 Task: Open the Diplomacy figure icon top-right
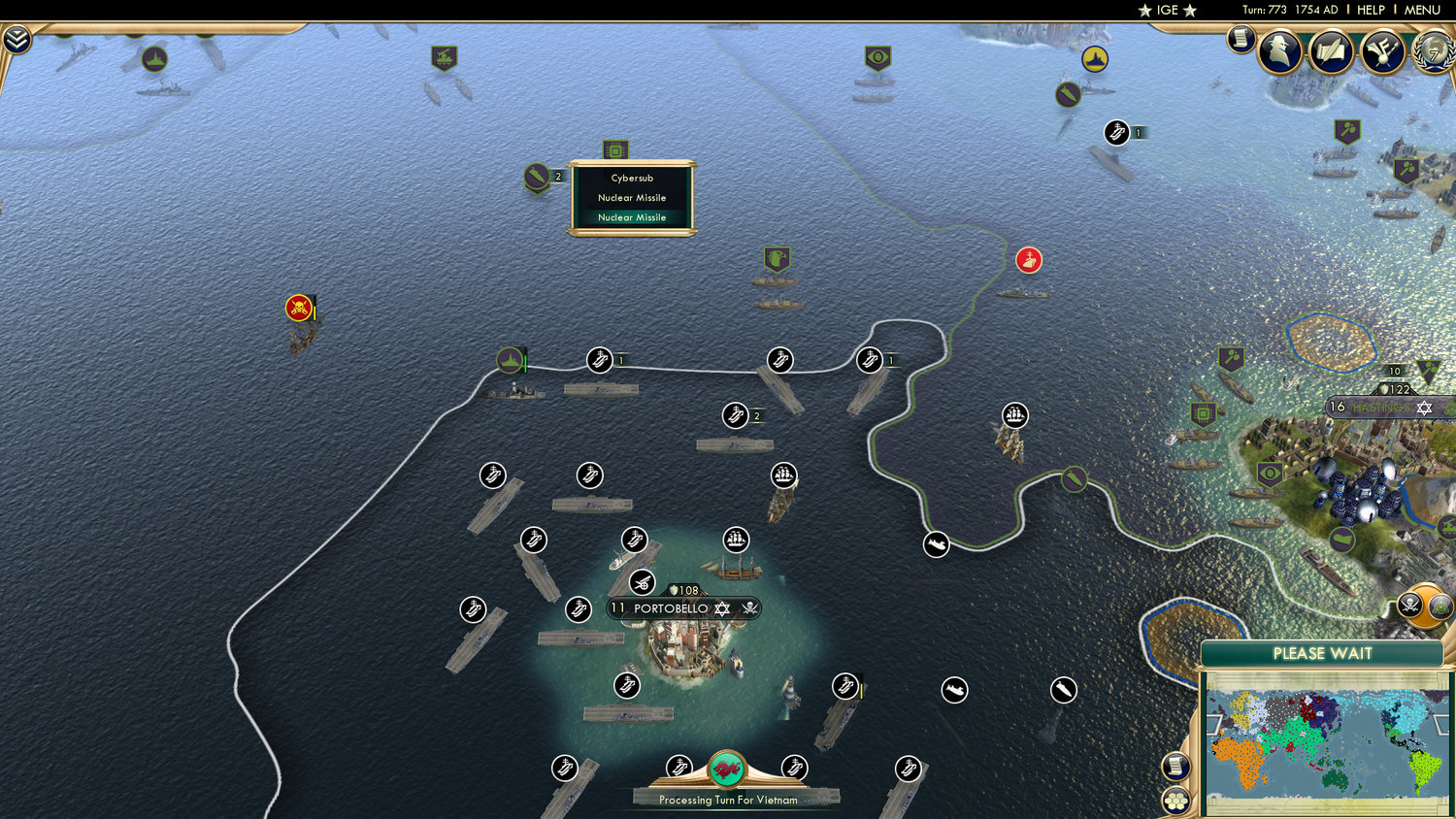(x=1281, y=51)
